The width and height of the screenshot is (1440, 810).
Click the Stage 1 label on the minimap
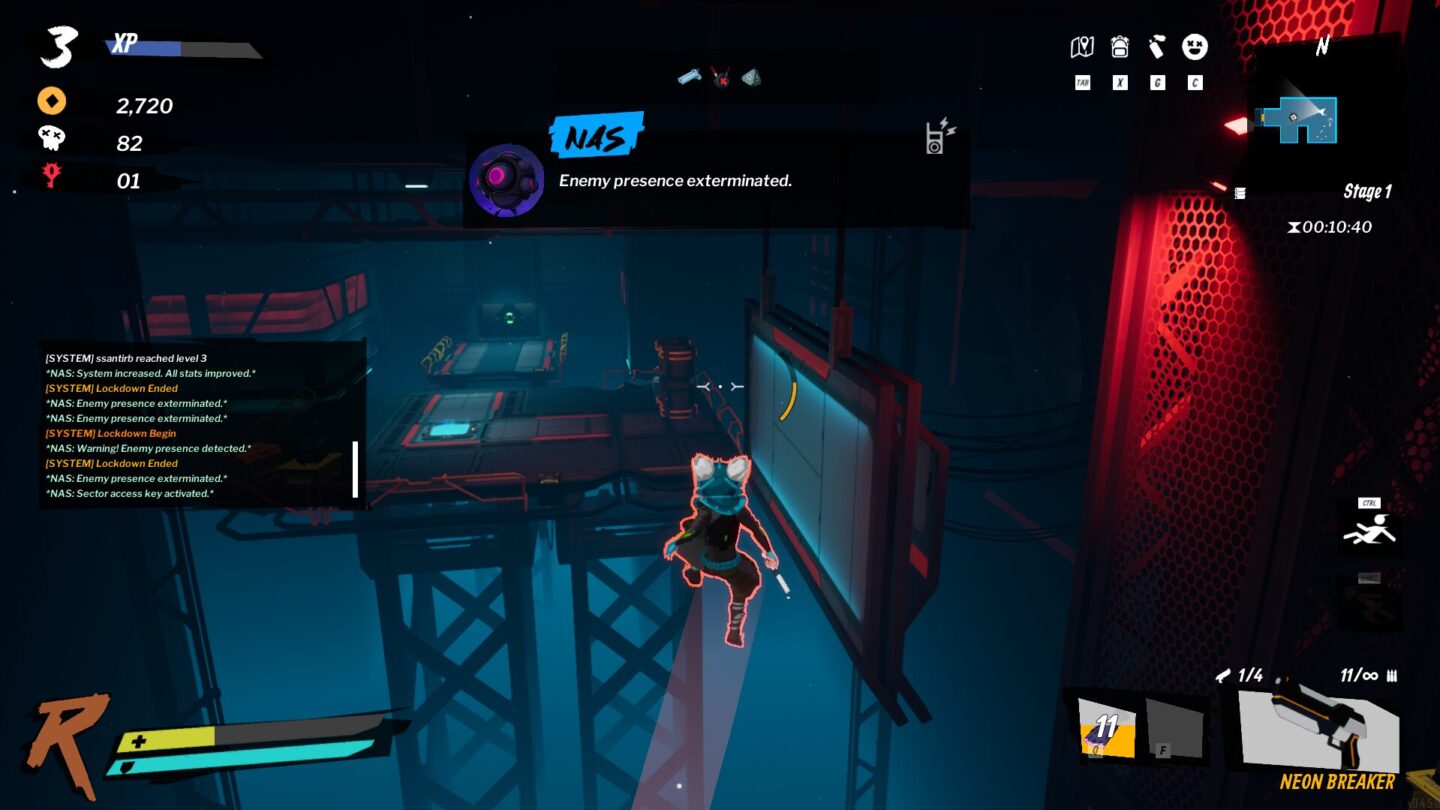point(1366,191)
